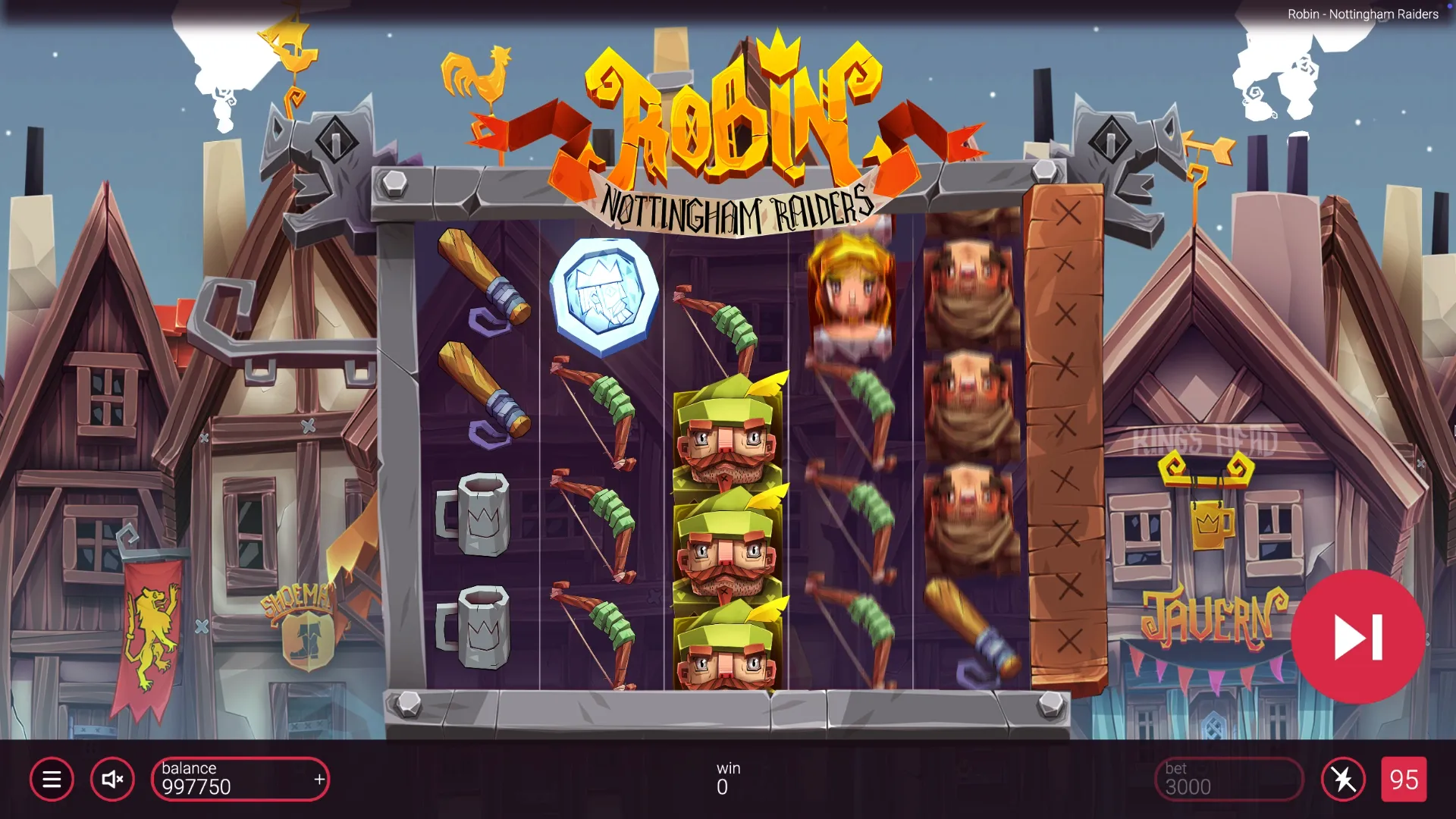The width and height of the screenshot is (1456, 819).
Task: Click the red autoplay counter showing 95
Action: tap(1404, 779)
